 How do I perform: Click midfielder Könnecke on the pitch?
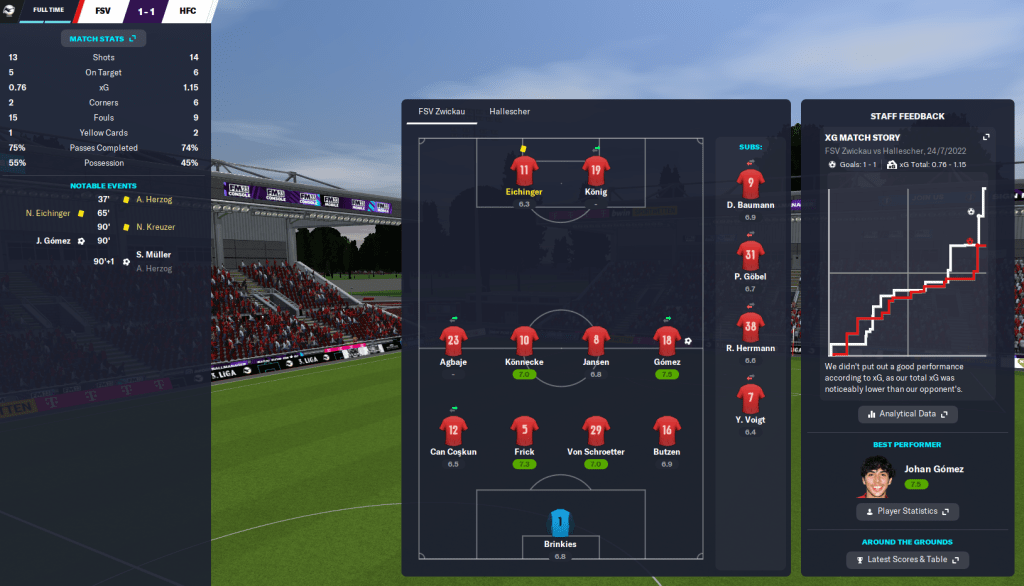[524, 340]
